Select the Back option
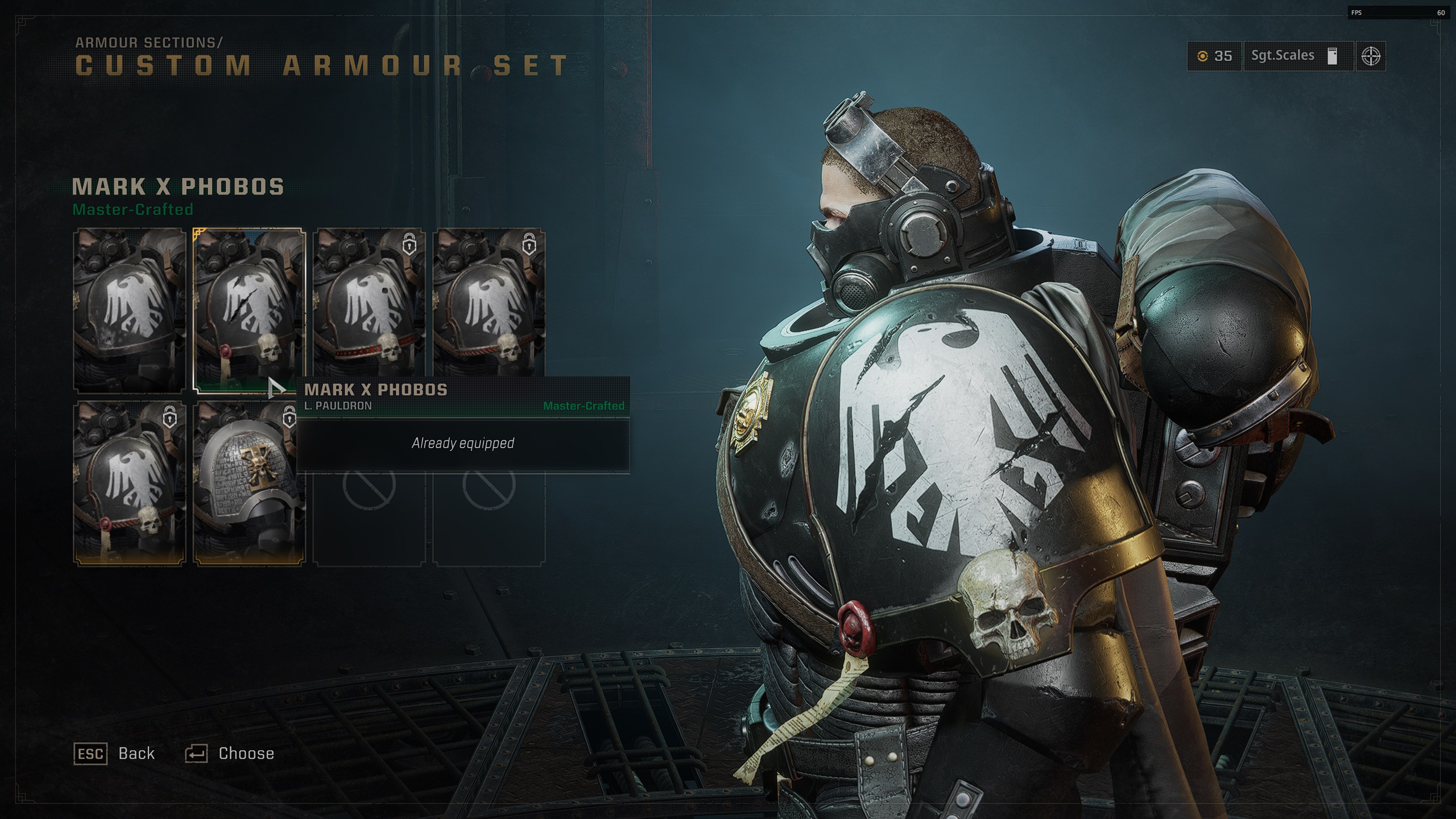Screen dimensions: 1456x819 point(136,753)
